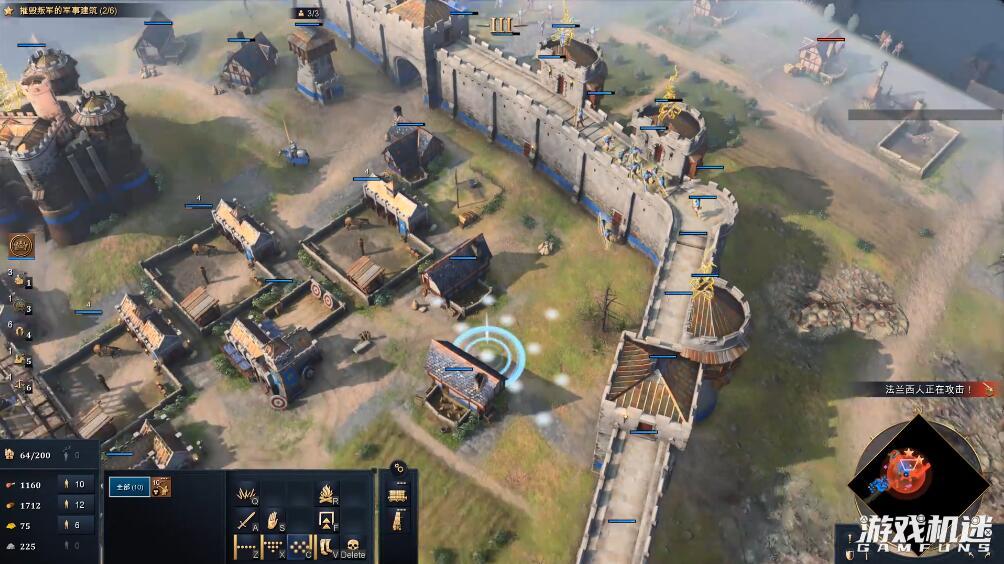
Task: Select control group 4 horseshoe cavalry
Action: (20, 335)
